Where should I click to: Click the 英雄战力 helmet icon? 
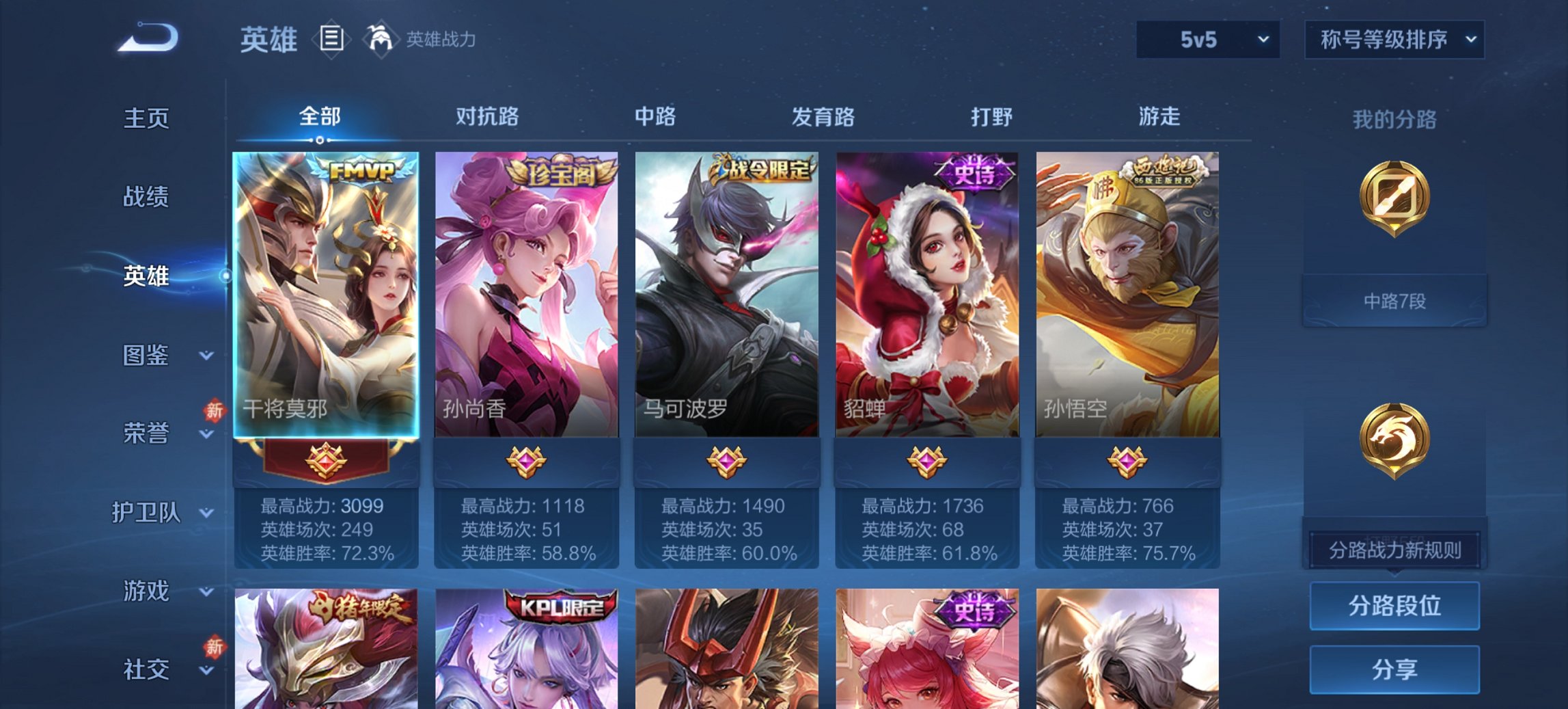click(382, 39)
